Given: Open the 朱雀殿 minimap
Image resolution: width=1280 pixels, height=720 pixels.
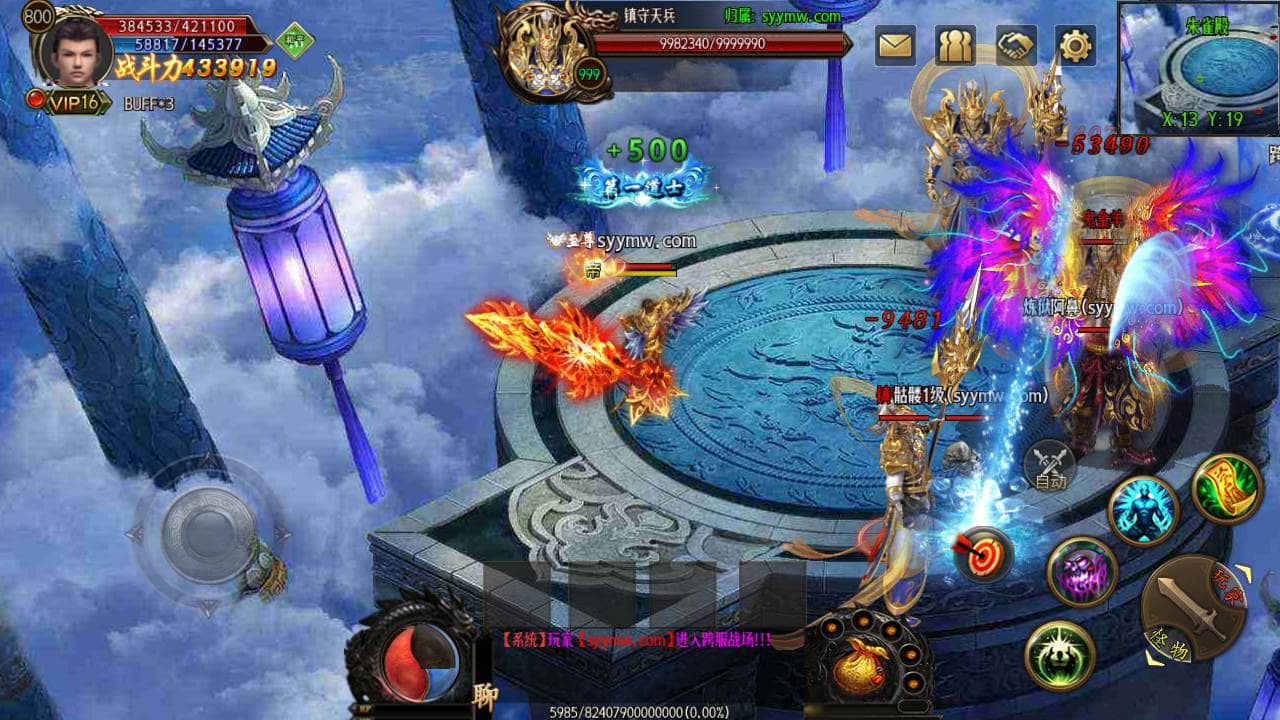Looking at the screenshot, I should point(1197,68).
